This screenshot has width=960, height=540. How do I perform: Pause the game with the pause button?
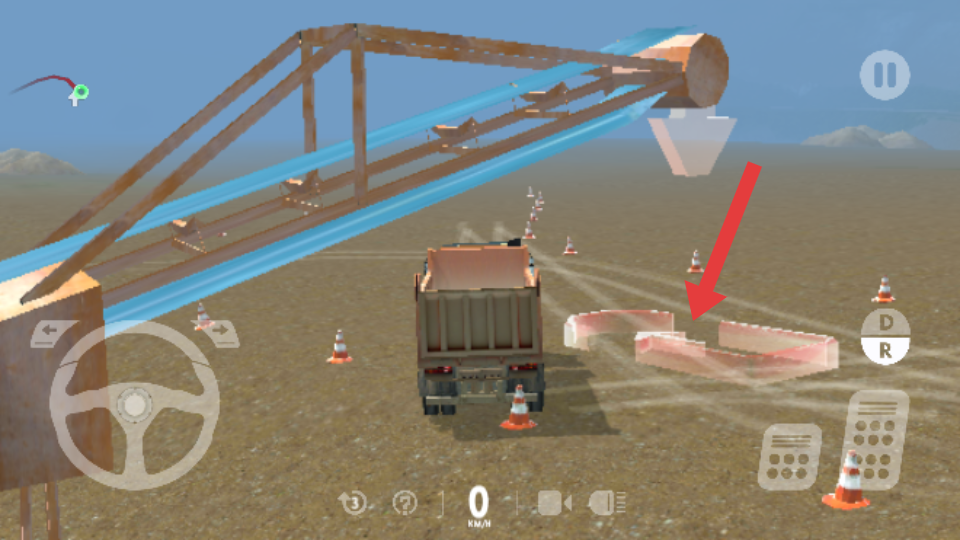point(885,75)
